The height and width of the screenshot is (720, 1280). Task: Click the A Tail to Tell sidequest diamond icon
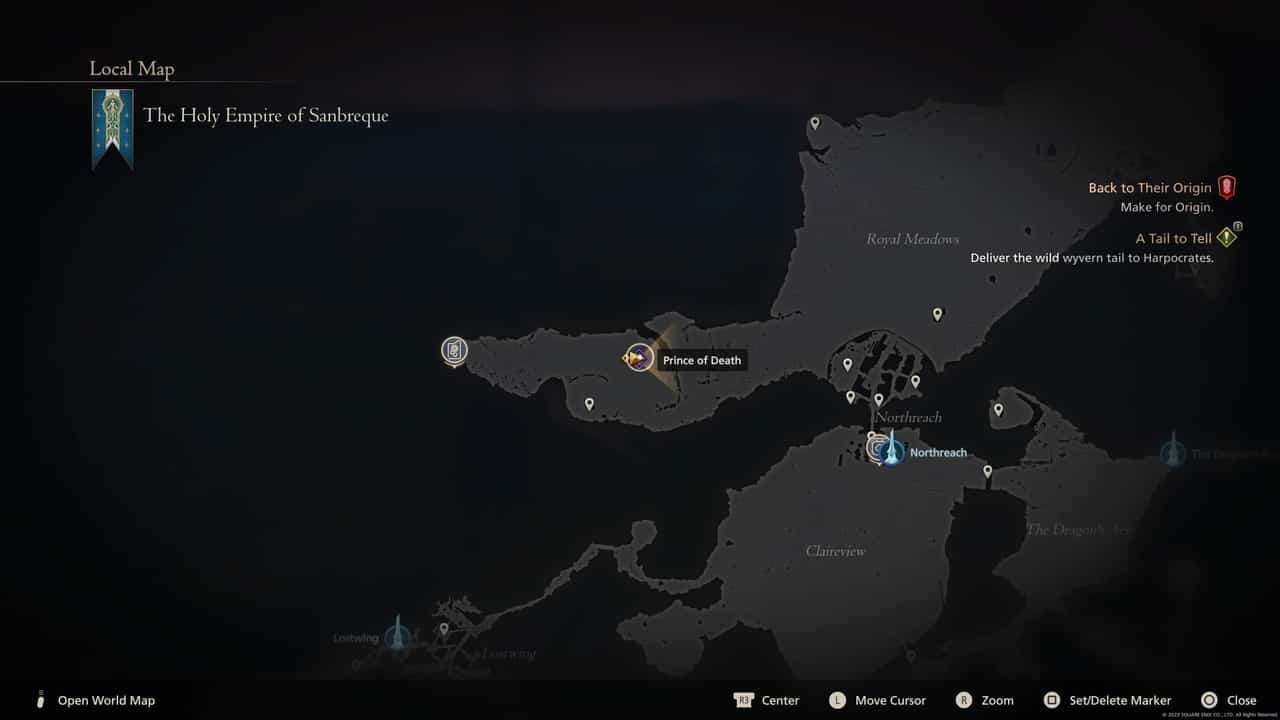[1226, 236]
